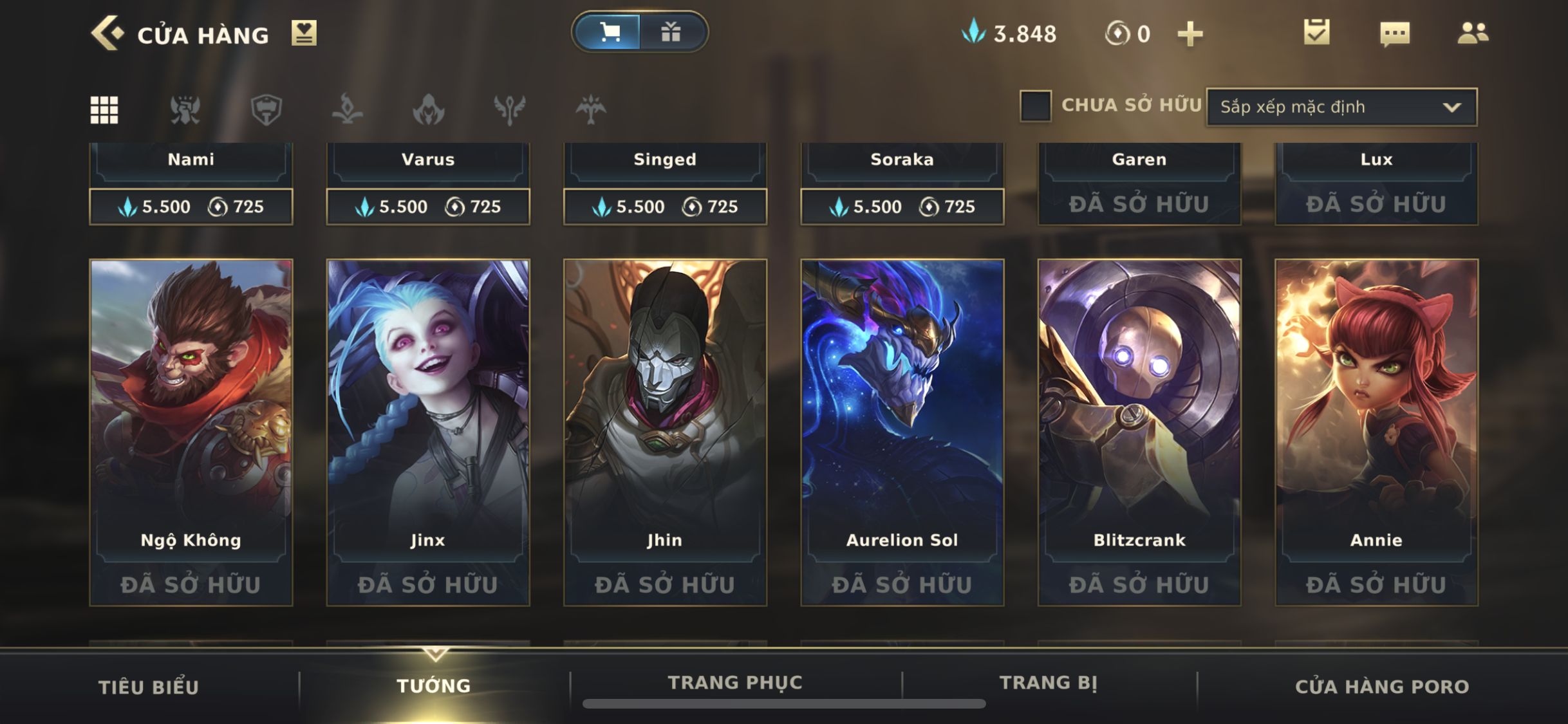
Task: Switch to the Tiêu Biểu tab
Action: (x=149, y=687)
